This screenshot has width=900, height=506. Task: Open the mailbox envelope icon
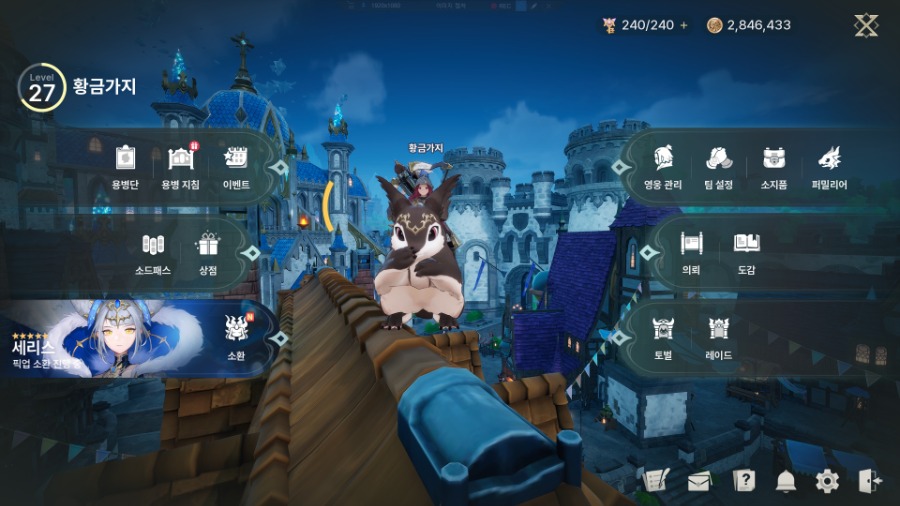[x=698, y=481]
